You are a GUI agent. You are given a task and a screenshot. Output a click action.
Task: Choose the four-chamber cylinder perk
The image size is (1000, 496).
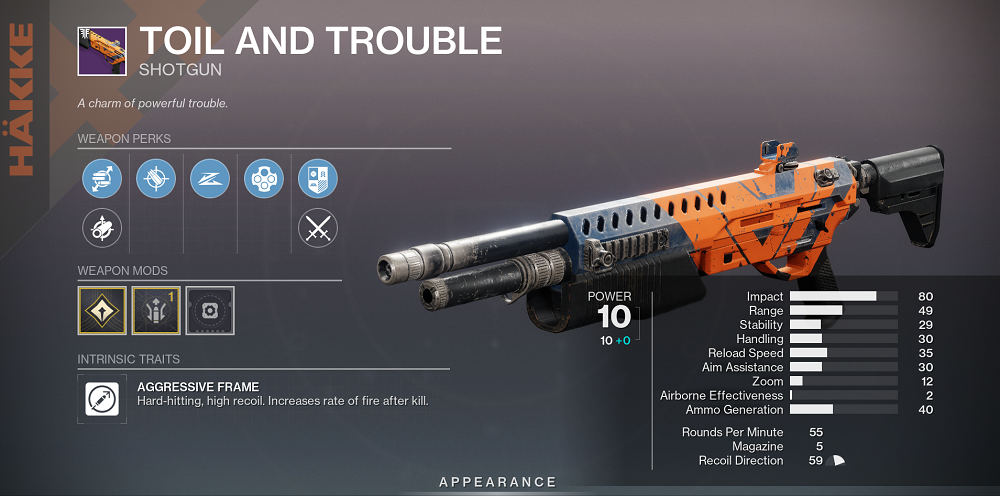(x=264, y=180)
